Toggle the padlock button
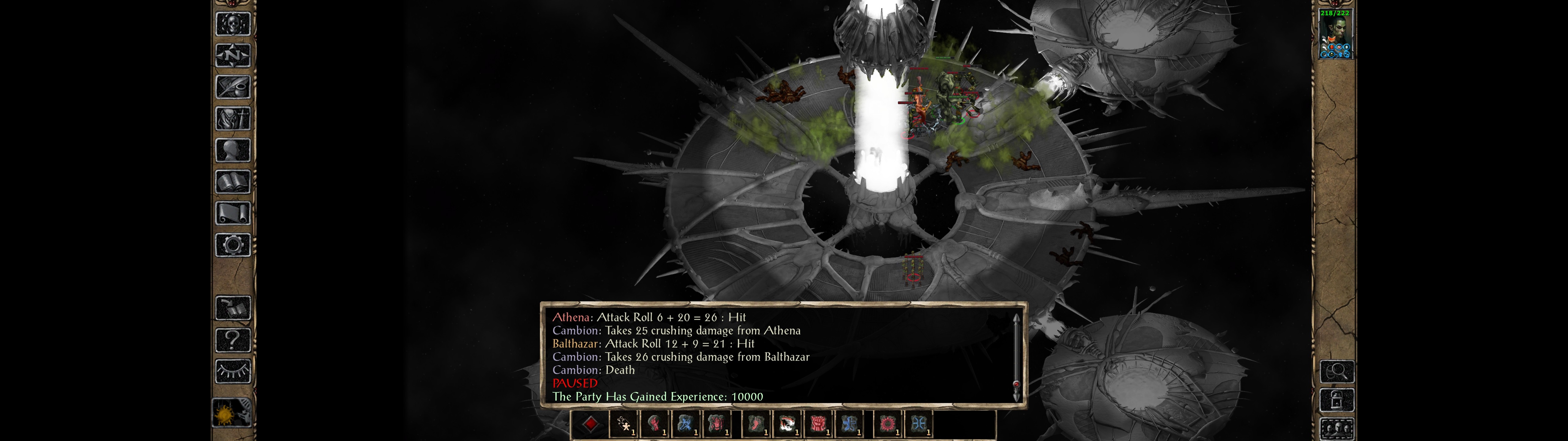This screenshot has height=441, width=1568. coord(1337,401)
